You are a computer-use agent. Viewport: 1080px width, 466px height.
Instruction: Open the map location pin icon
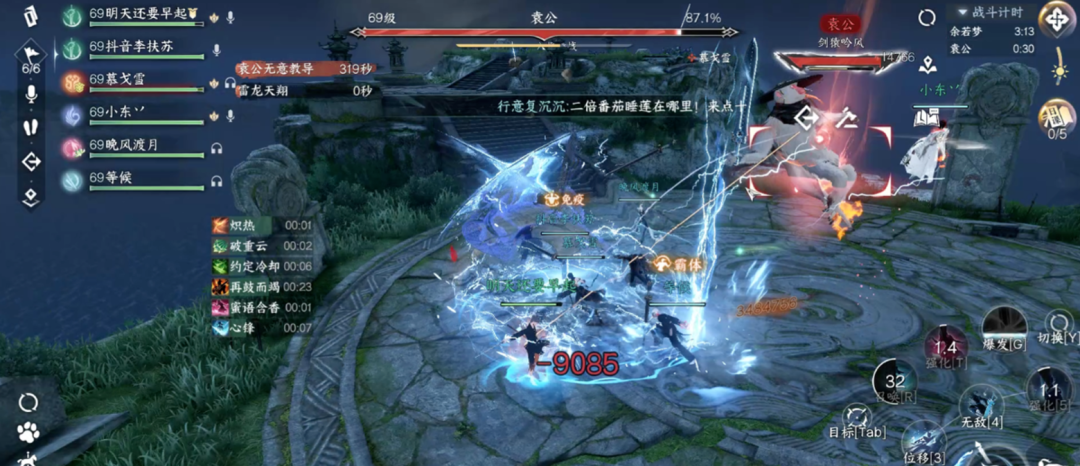click(929, 66)
